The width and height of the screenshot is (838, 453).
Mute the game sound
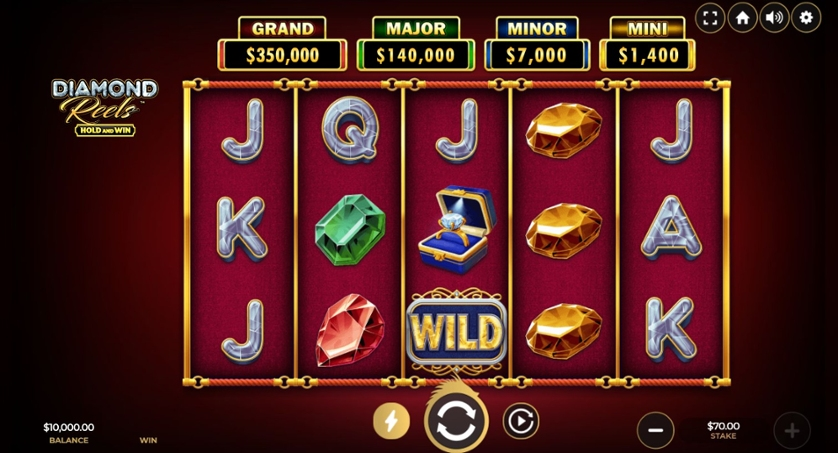774,17
